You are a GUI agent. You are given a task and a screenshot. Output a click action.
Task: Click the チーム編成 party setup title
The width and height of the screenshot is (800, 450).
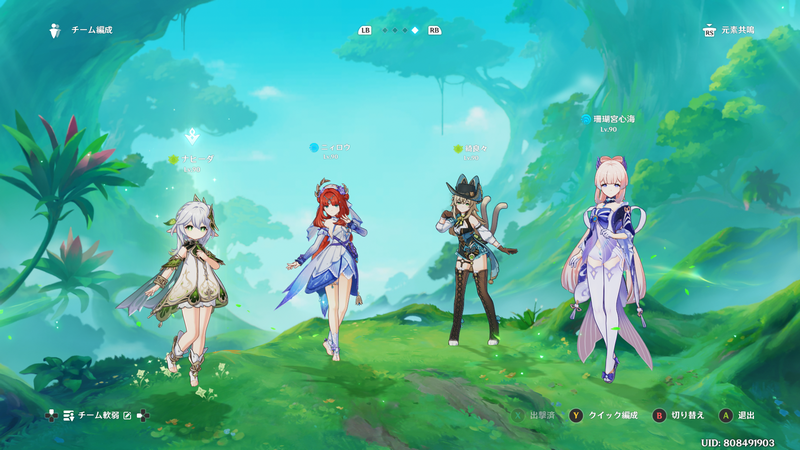[91, 31]
